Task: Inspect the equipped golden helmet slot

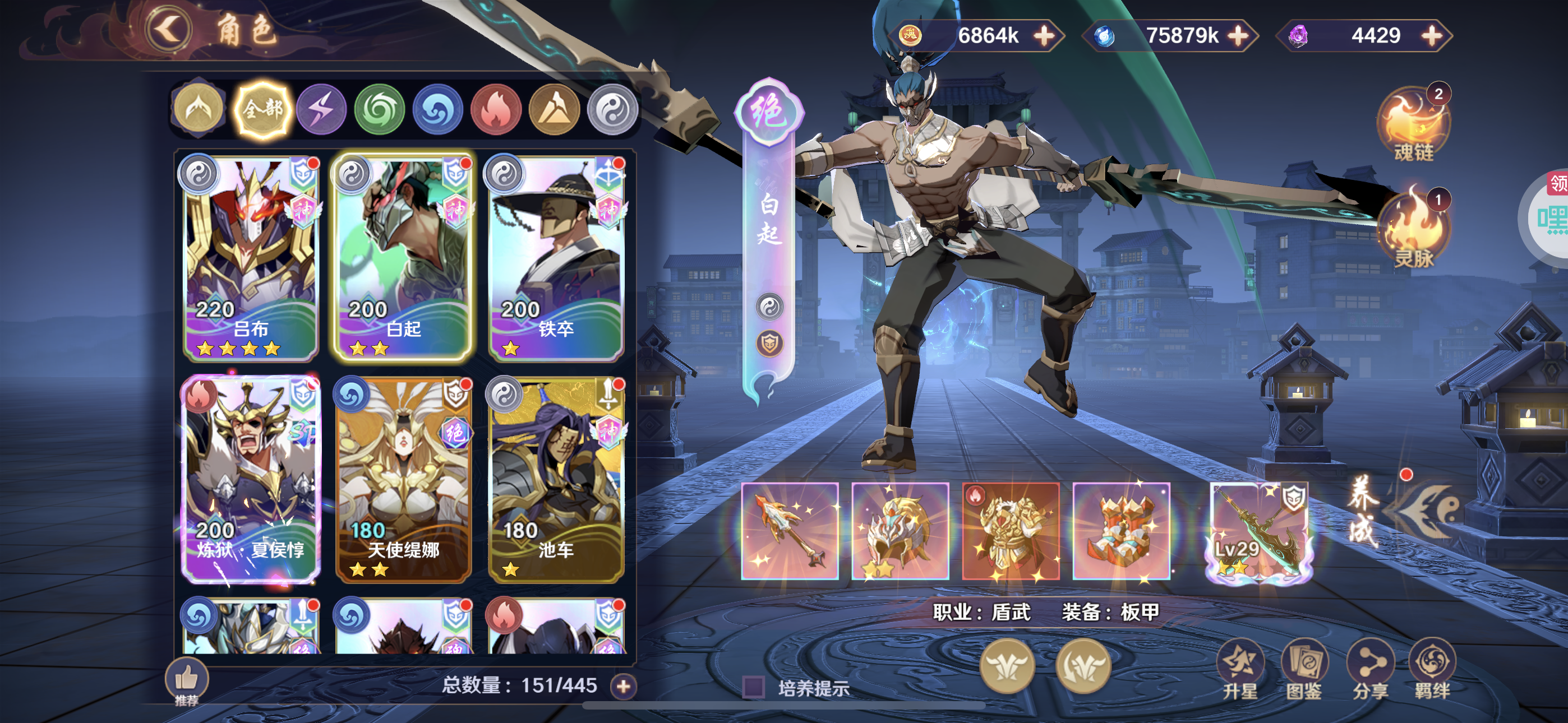Action: [x=900, y=531]
